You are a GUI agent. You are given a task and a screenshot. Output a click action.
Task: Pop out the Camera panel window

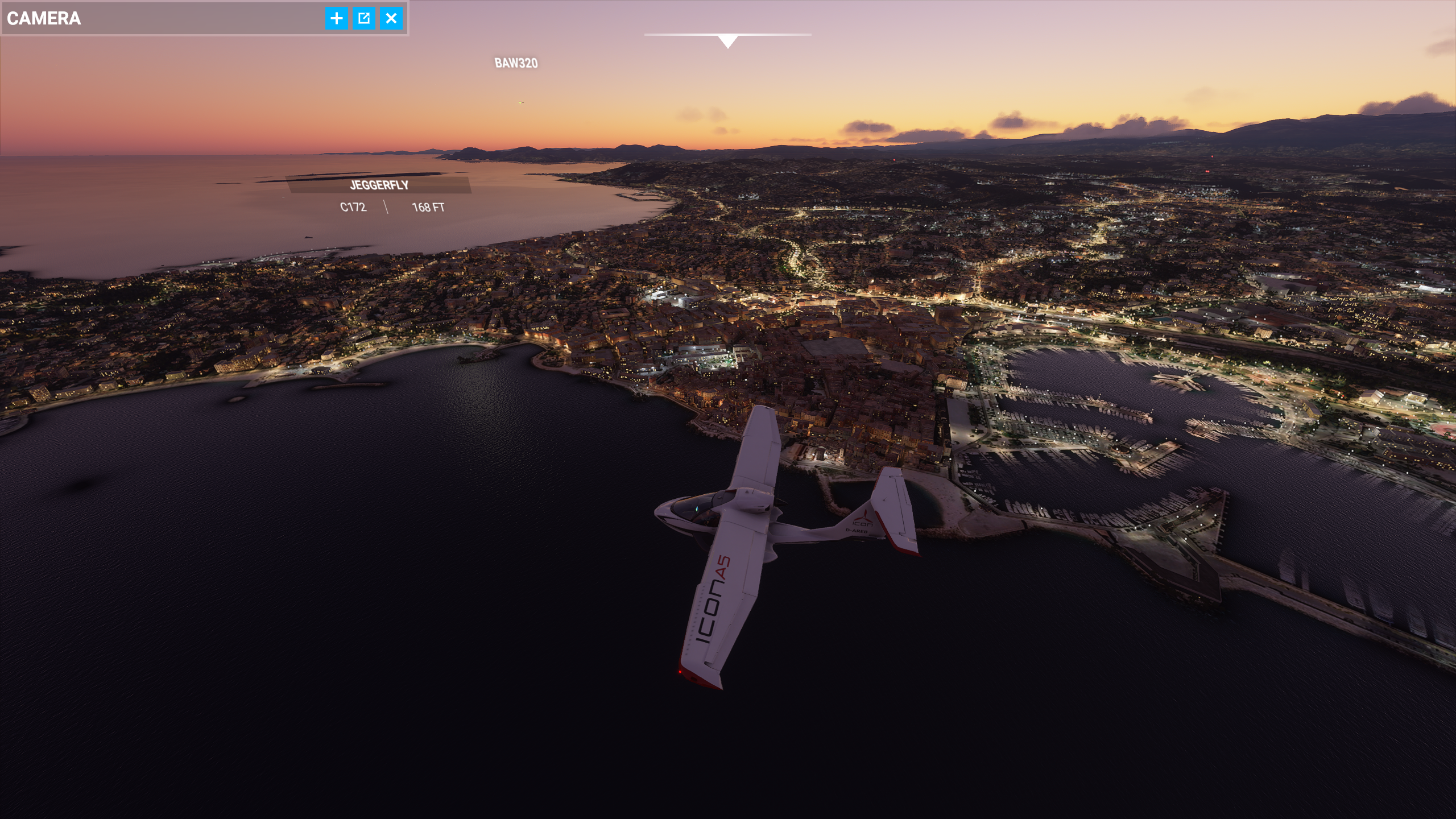(364, 18)
